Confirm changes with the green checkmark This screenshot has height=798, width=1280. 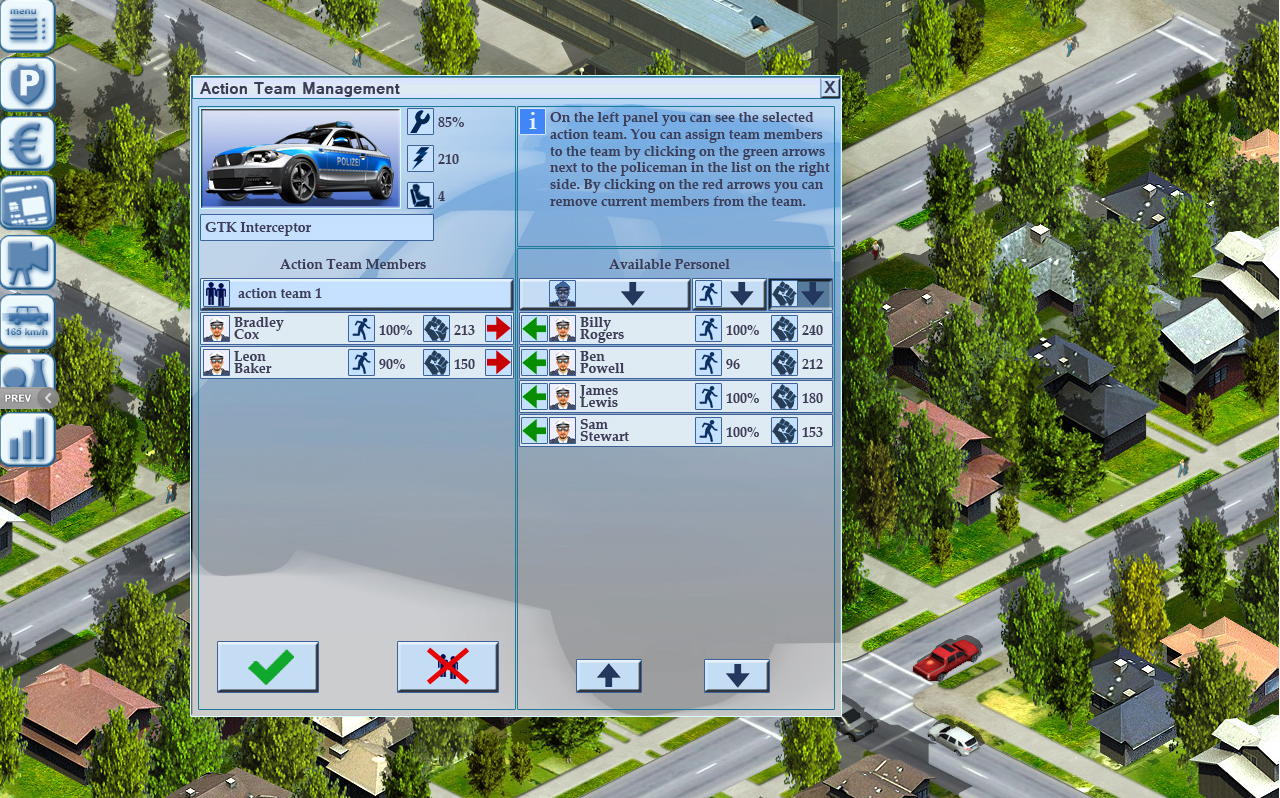[x=267, y=666]
